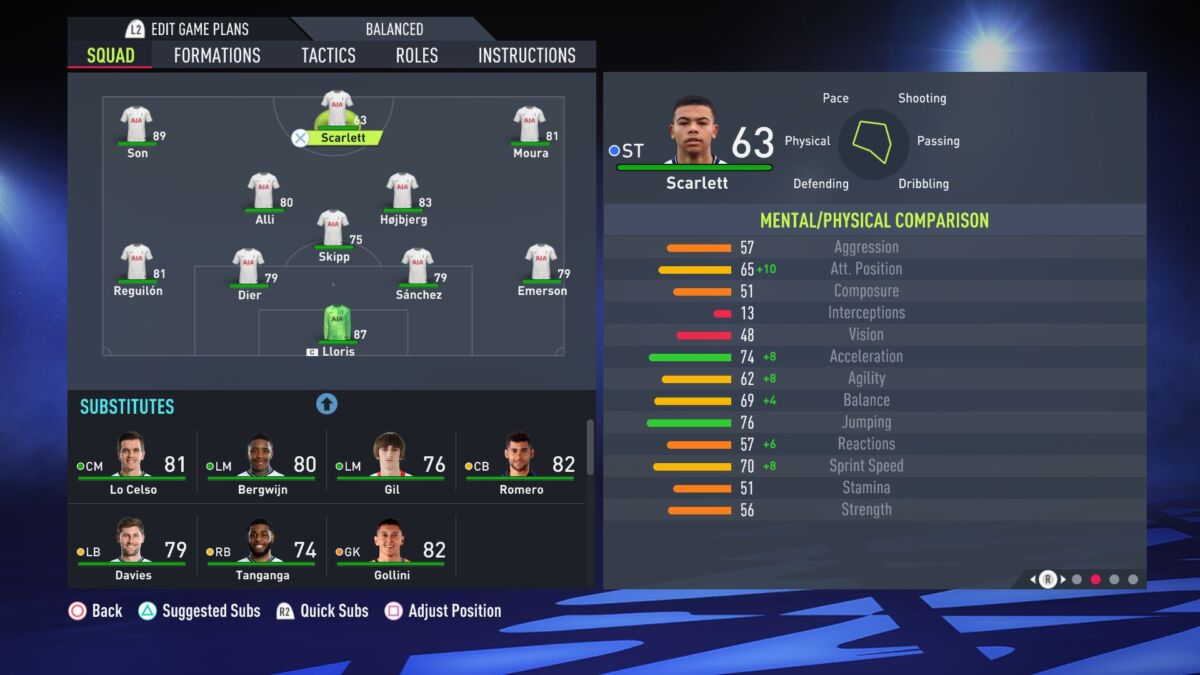This screenshot has width=1200, height=675.
Task: Select the Squad tab
Action: coord(110,55)
